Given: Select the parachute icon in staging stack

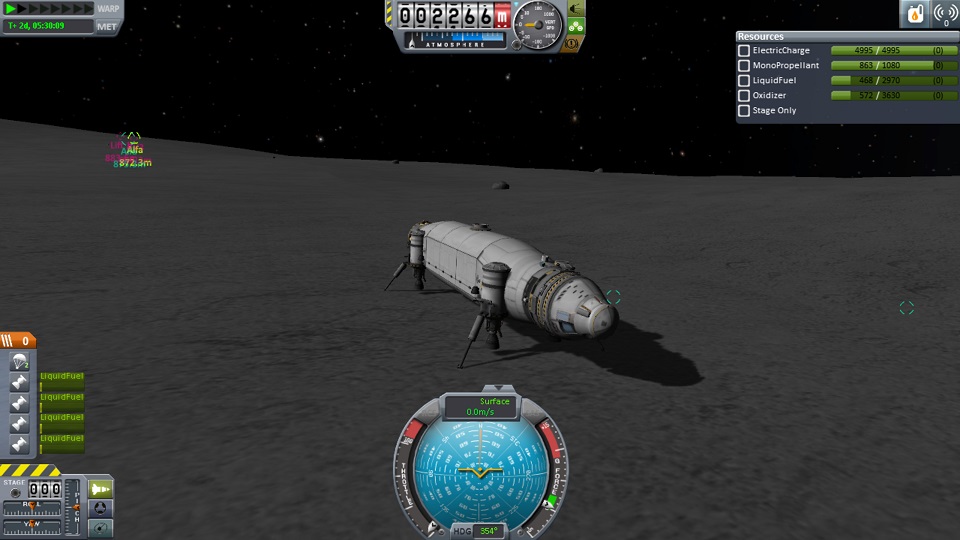Looking at the screenshot, I should 19,362.
